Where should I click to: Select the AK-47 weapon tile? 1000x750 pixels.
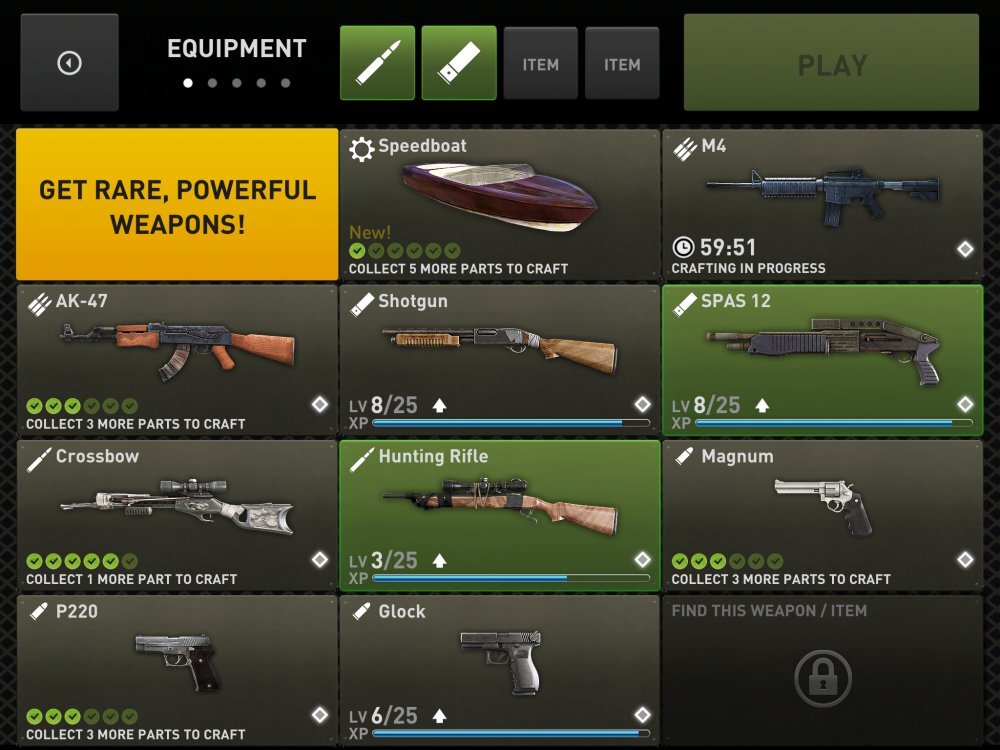[x=177, y=360]
